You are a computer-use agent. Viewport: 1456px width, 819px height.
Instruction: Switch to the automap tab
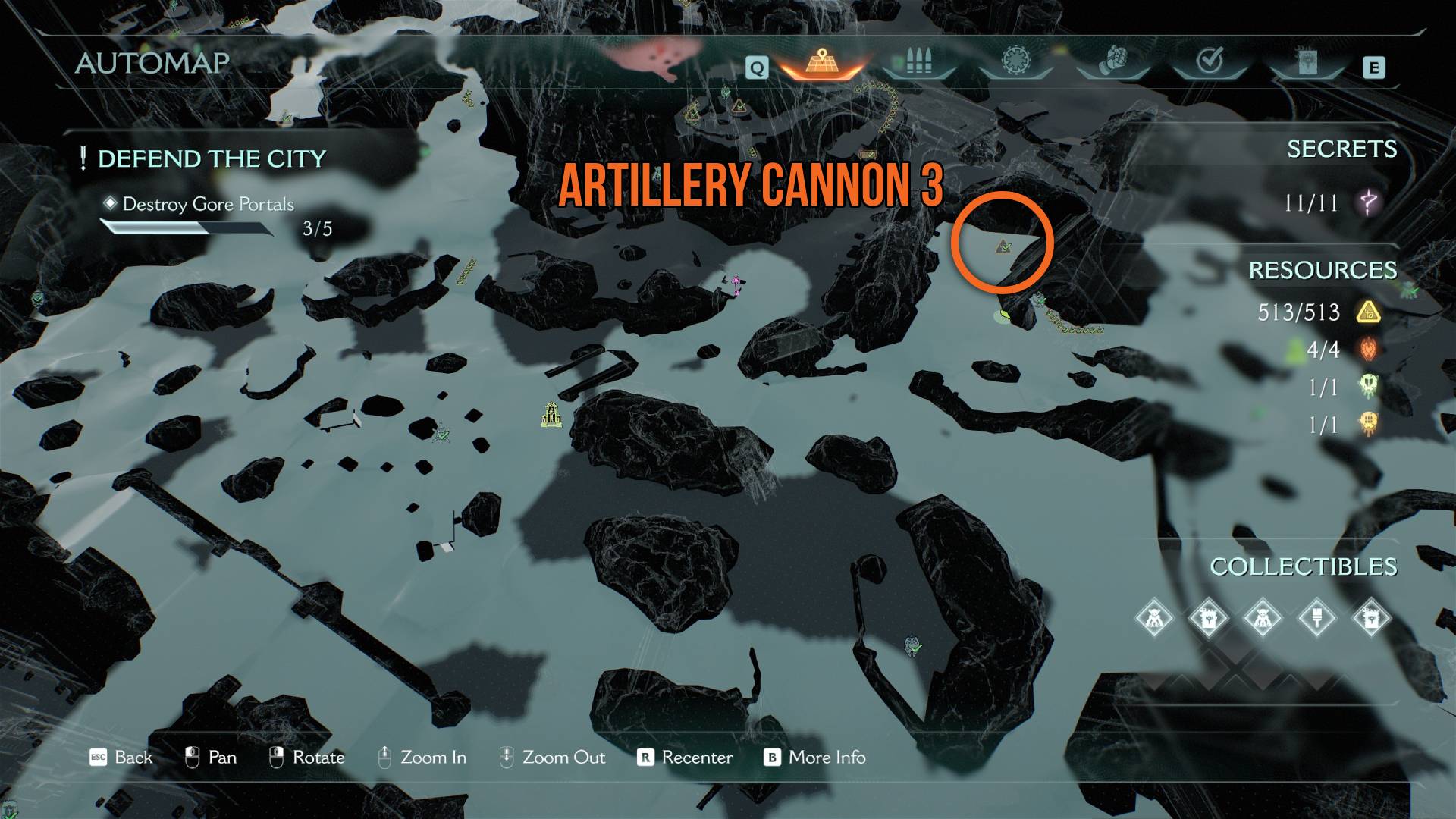pos(821,63)
